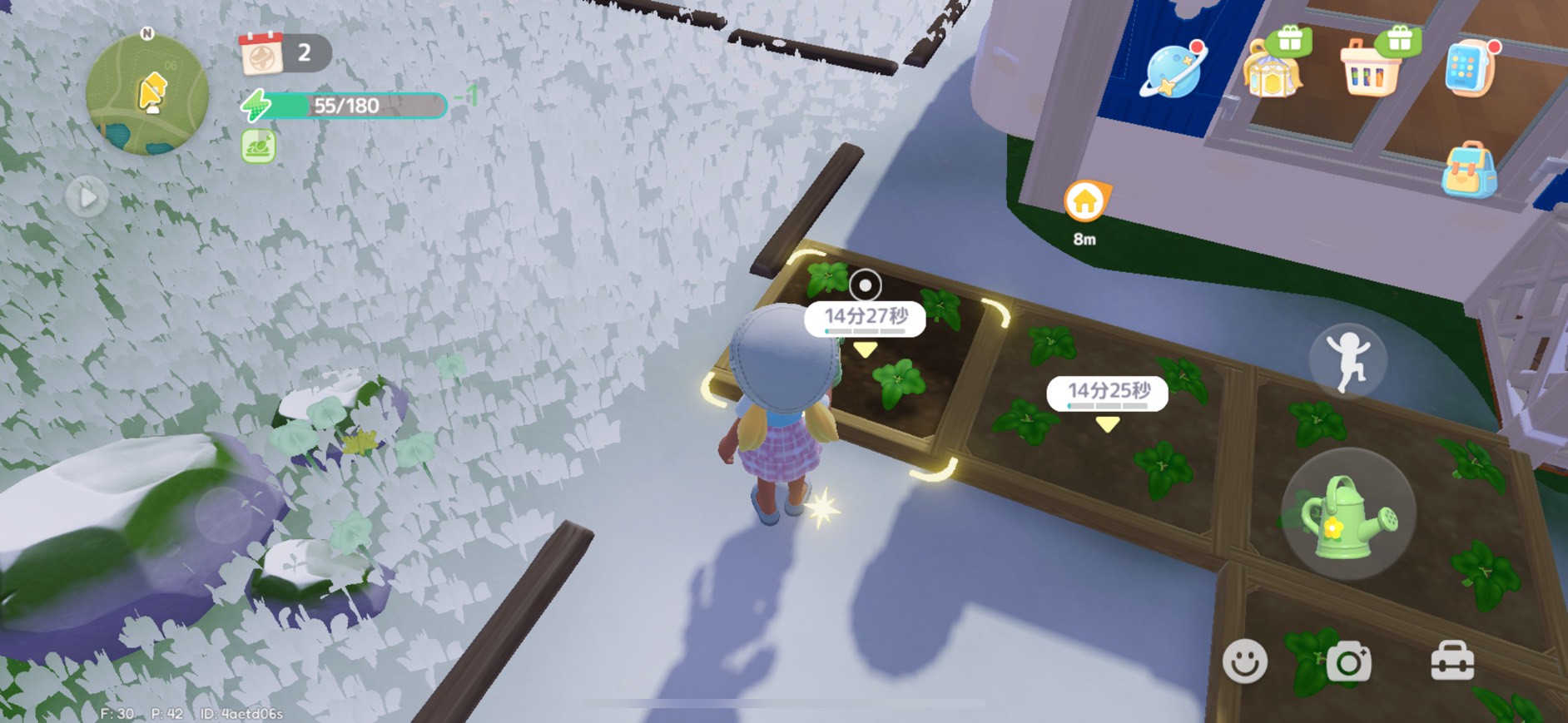
Task: Open the toolbox menu
Action: [x=1452, y=662]
